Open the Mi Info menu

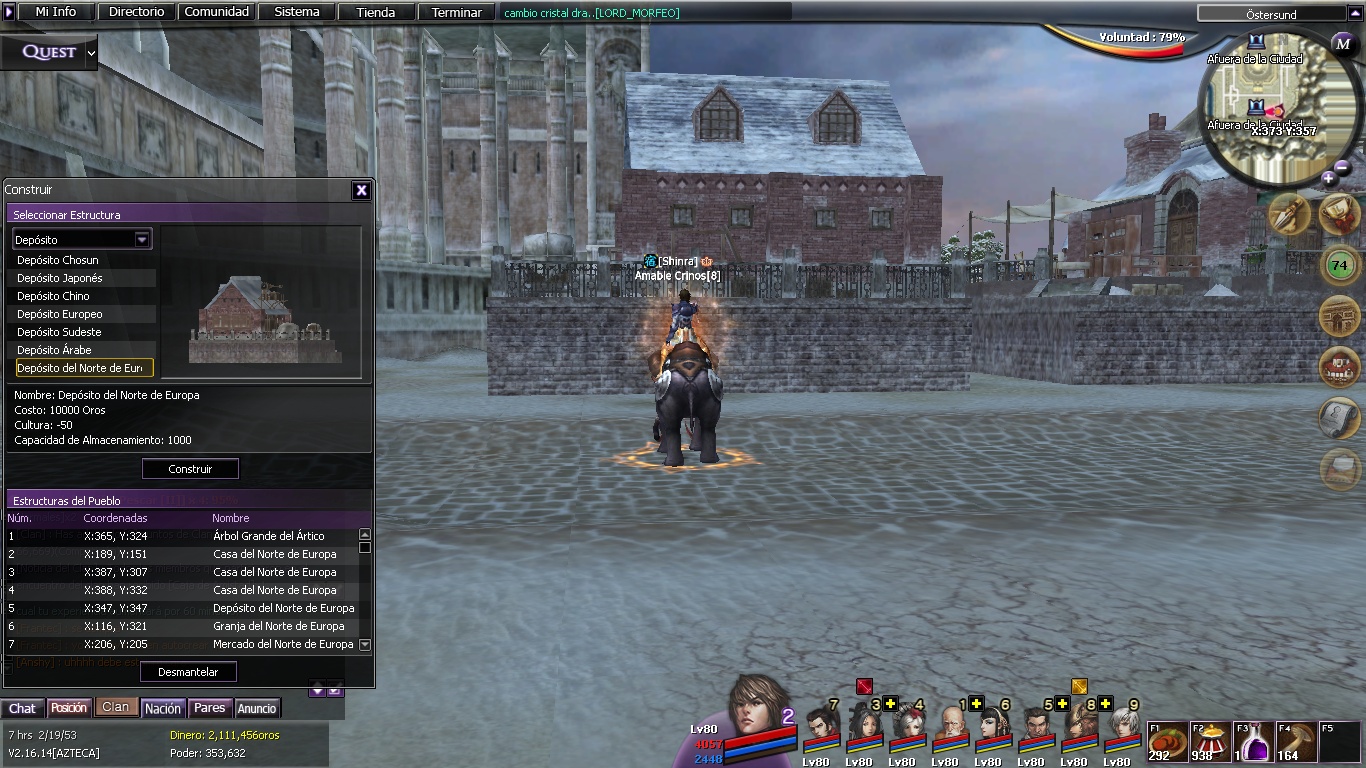(x=56, y=12)
